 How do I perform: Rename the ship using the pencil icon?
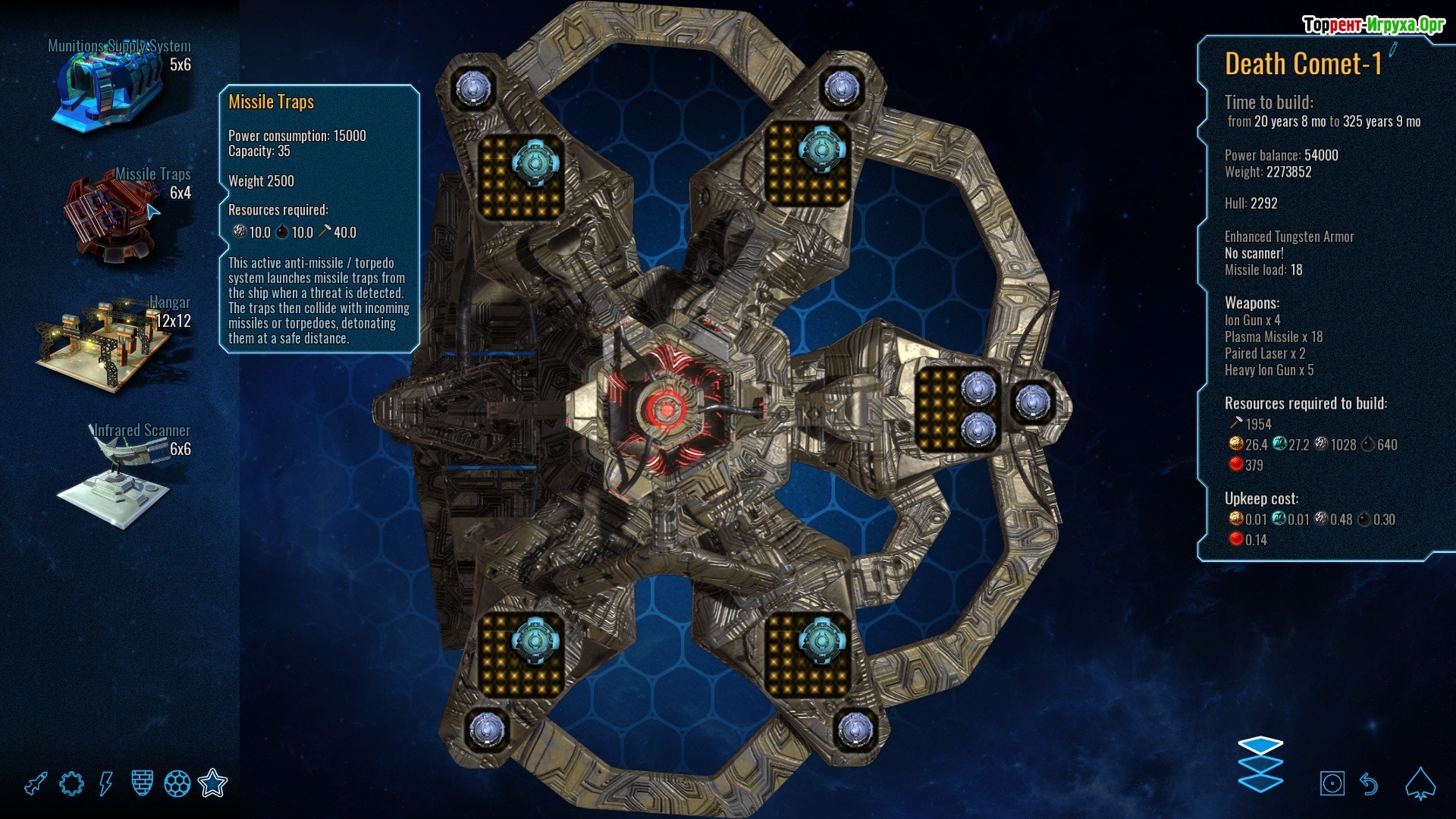coord(1393,51)
